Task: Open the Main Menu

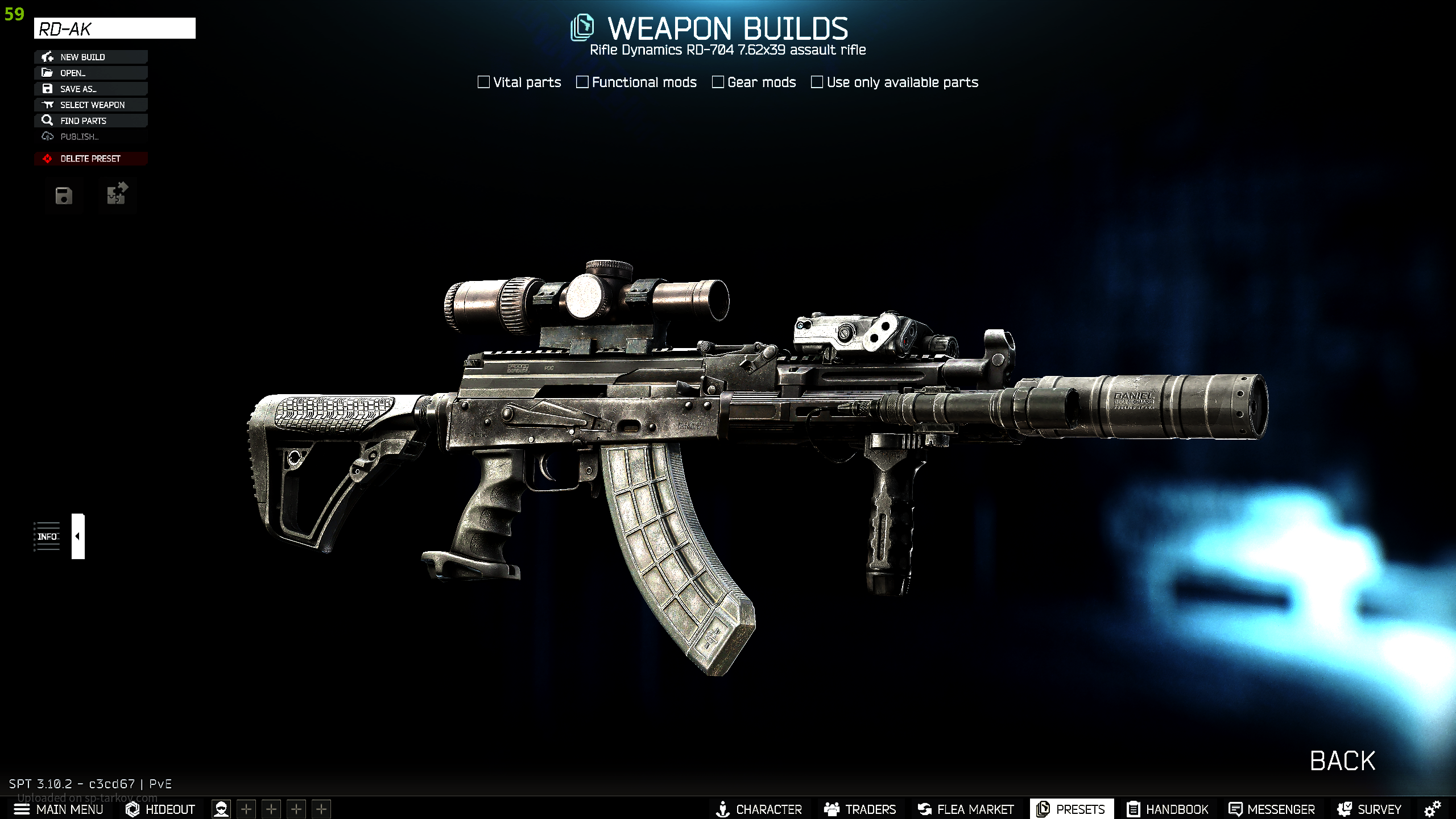Action: 59,809
